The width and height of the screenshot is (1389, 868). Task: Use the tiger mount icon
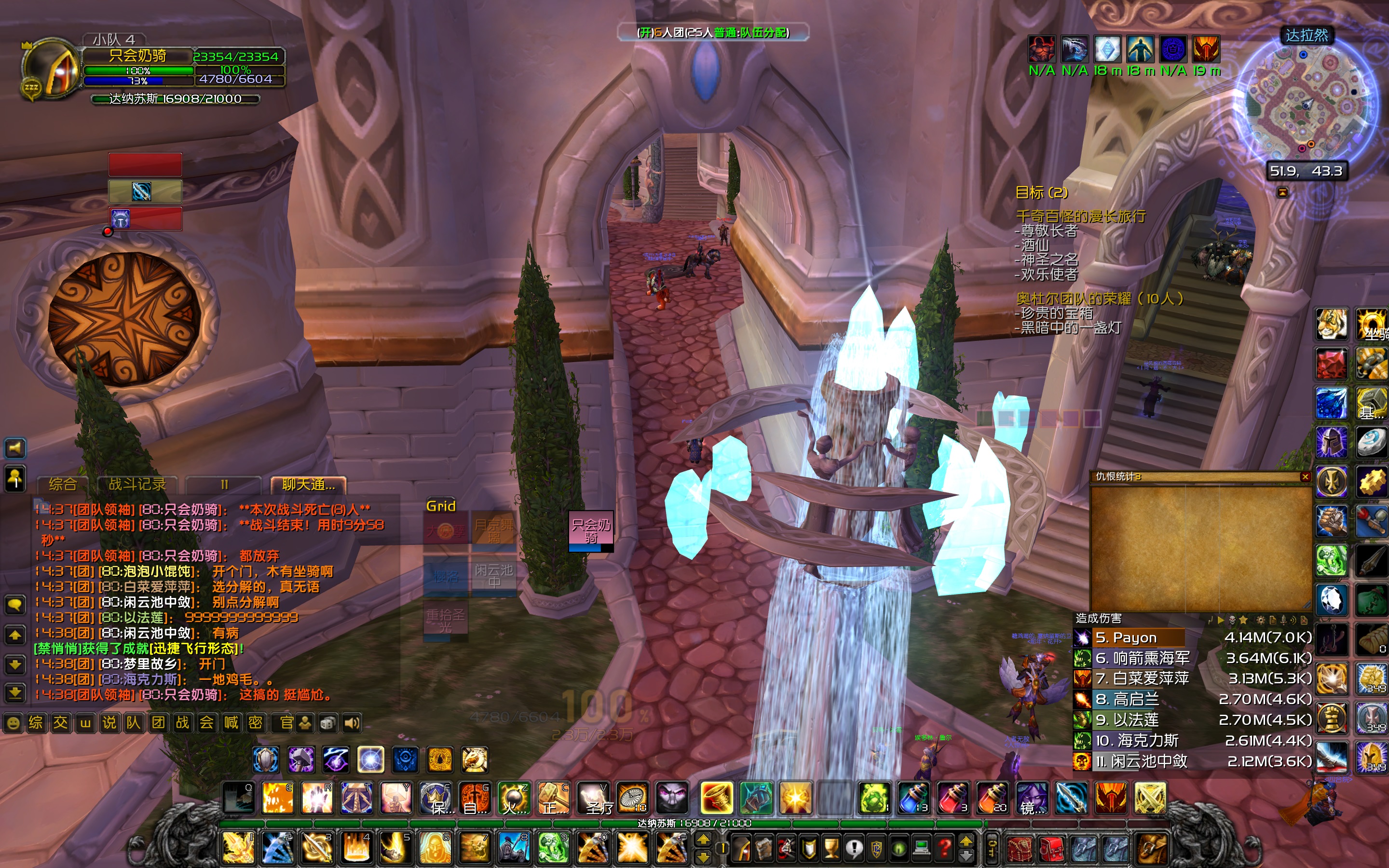point(1331,325)
